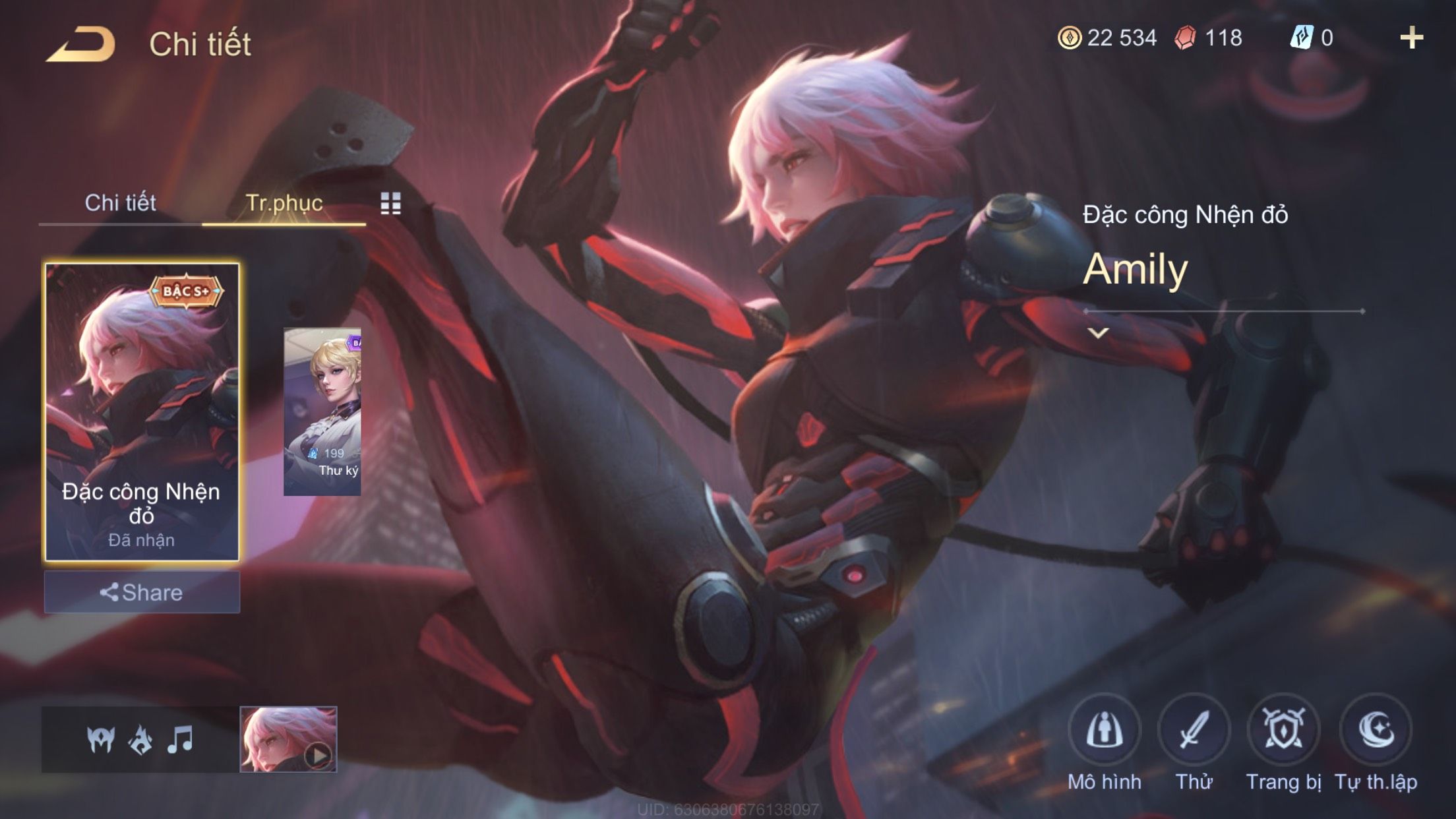Viewport: 1456px width, 819px height.
Task: Click the horned mask icon
Action: click(101, 740)
